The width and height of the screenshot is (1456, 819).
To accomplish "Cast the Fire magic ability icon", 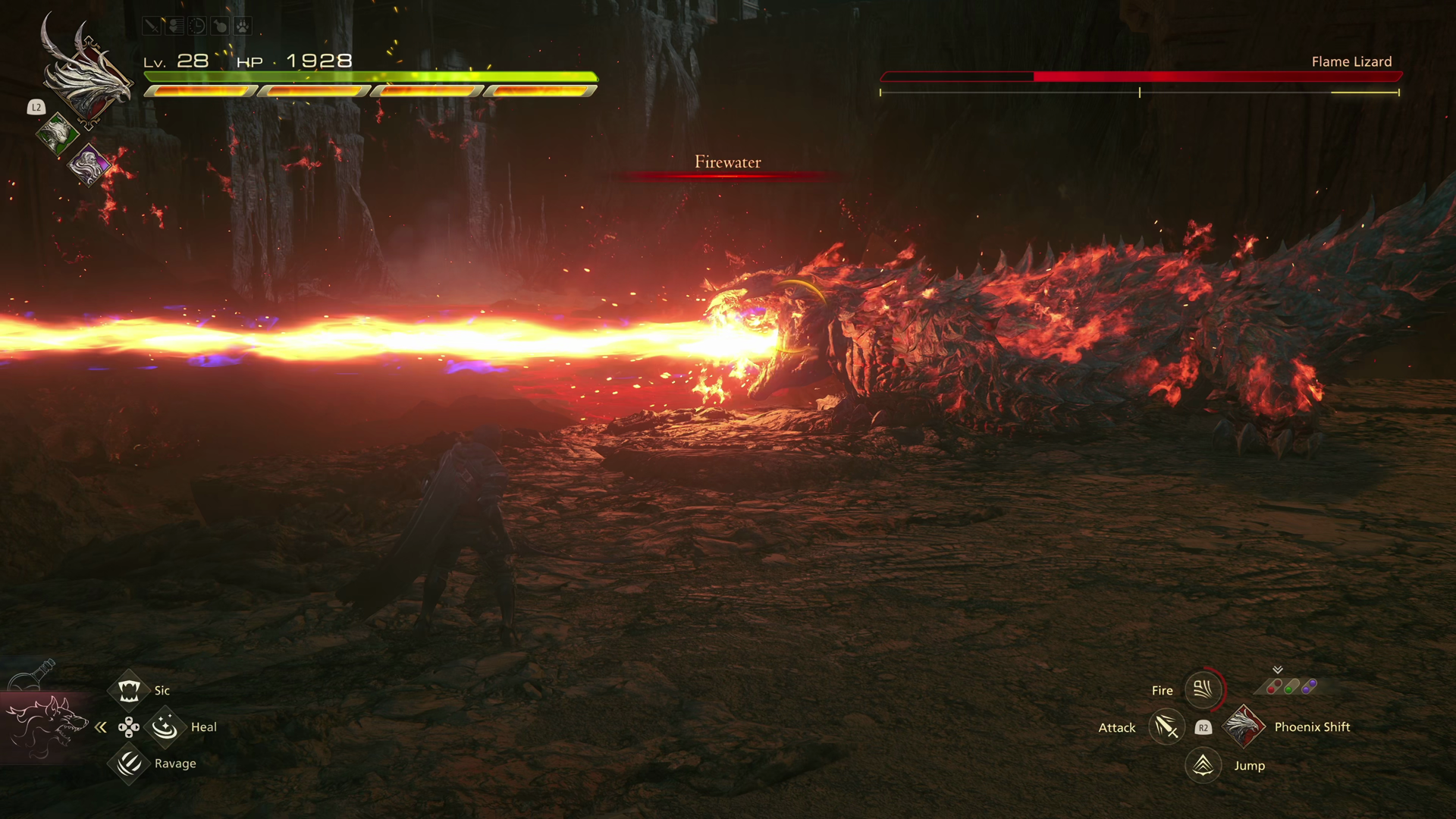I will (x=1203, y=689).
